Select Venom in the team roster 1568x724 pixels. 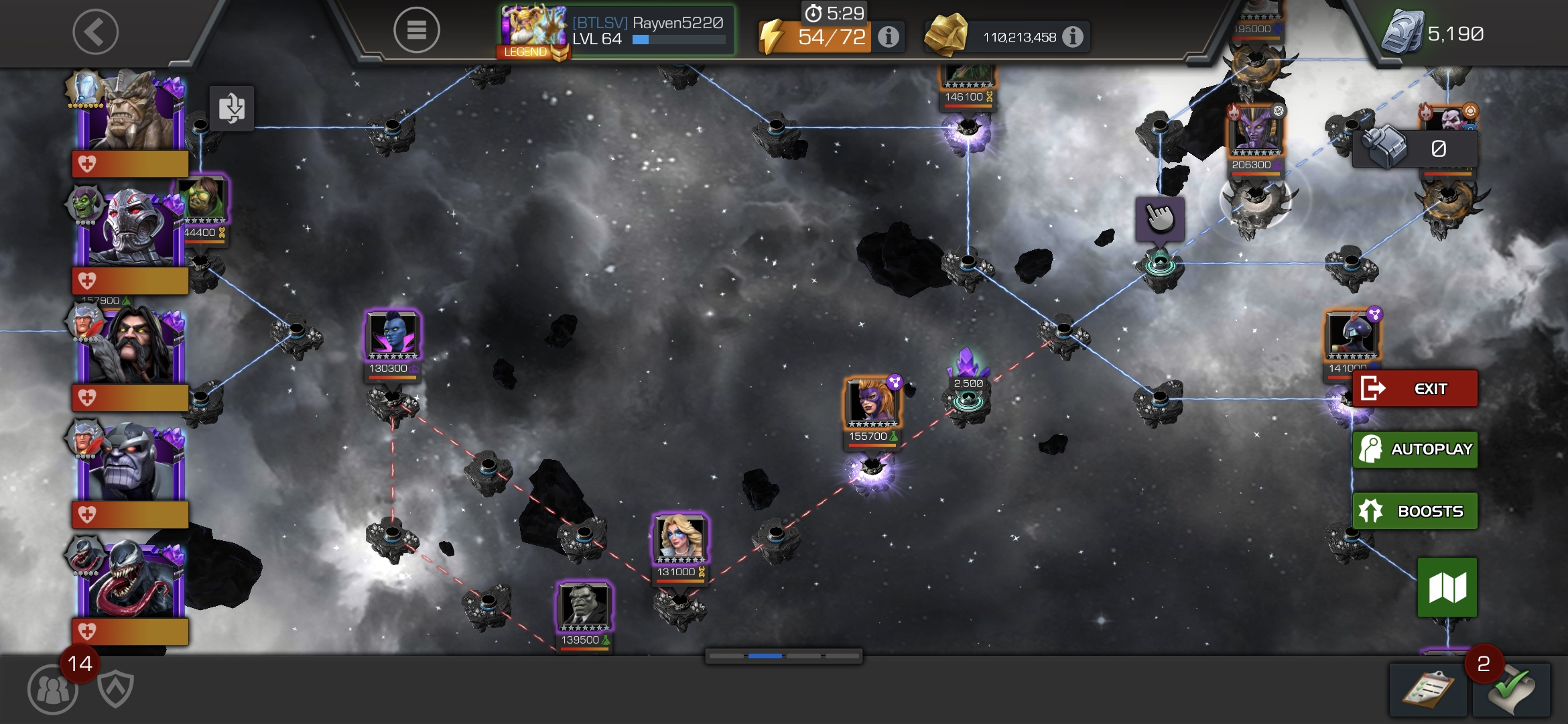131,580
